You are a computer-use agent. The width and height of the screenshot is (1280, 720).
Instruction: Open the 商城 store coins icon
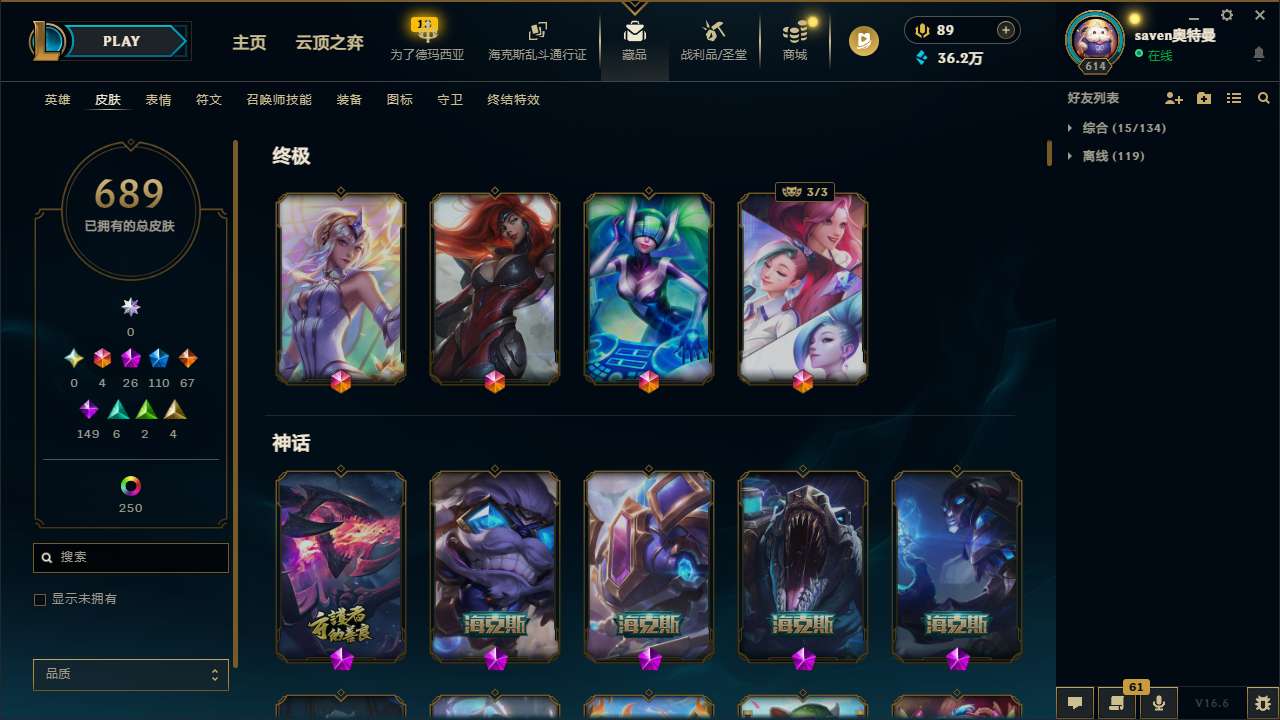[795, 28]
